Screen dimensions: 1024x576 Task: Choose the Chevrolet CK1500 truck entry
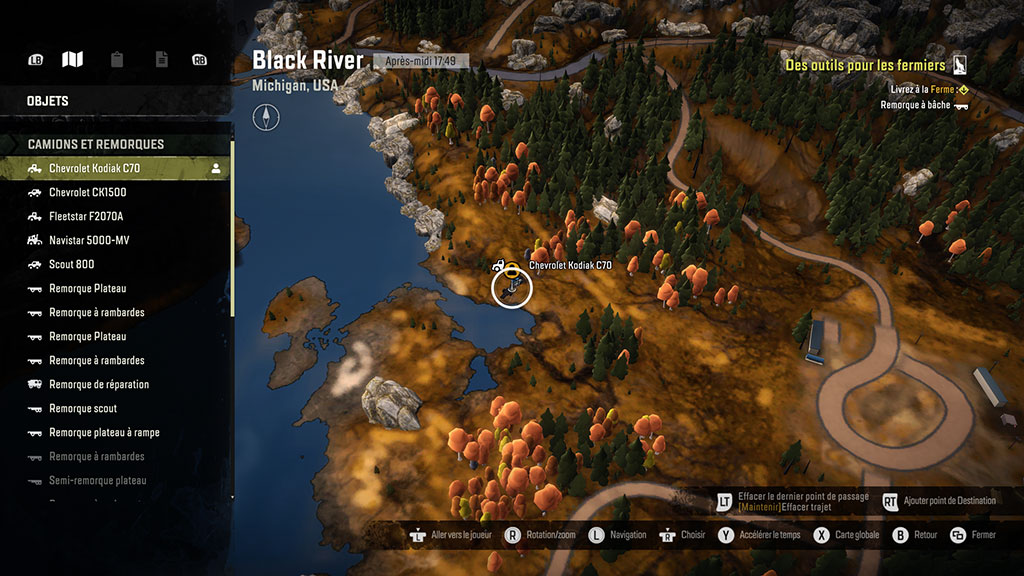coord(88,192)
